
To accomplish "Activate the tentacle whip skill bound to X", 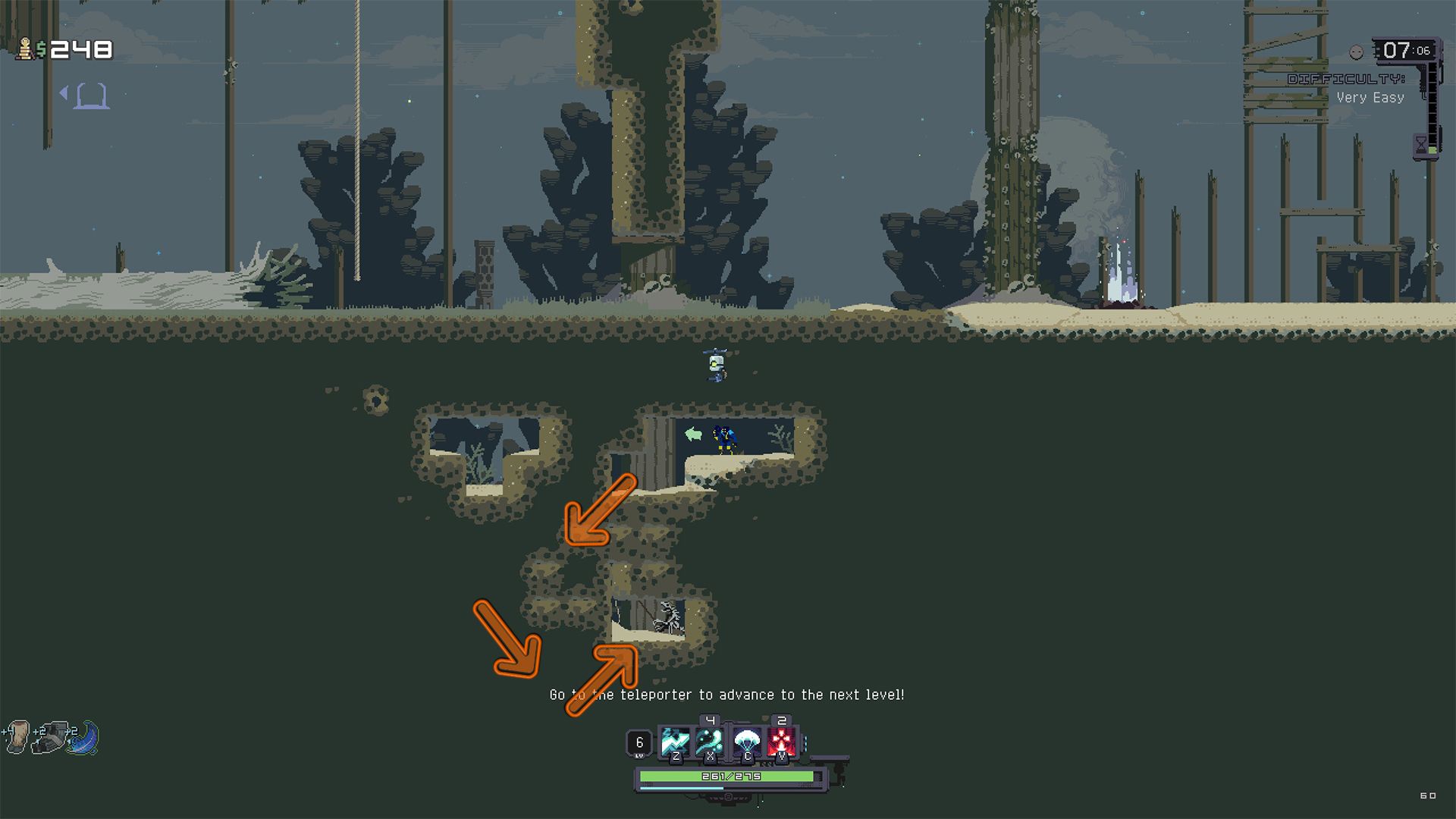I will [708, 741].
